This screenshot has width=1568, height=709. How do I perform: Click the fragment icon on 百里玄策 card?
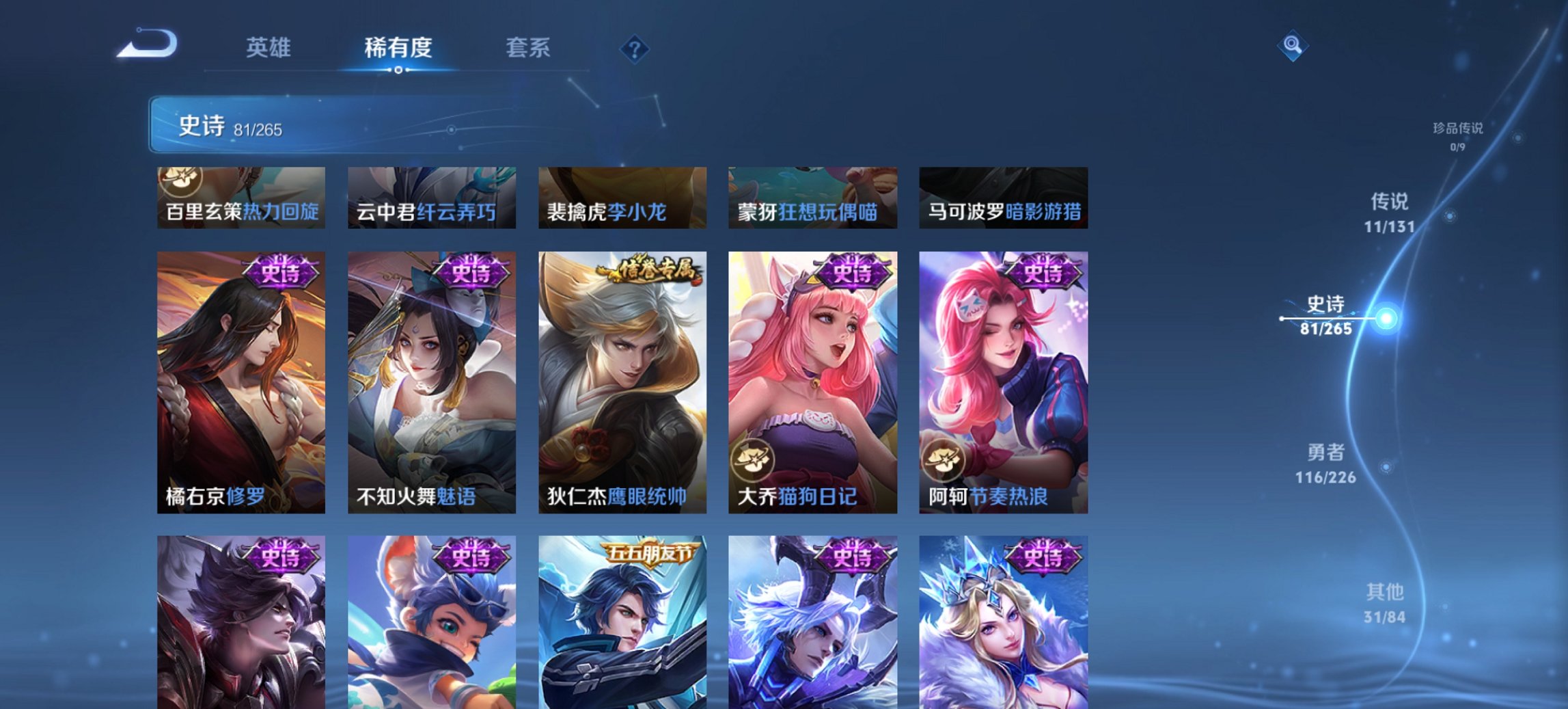[181, 179]
